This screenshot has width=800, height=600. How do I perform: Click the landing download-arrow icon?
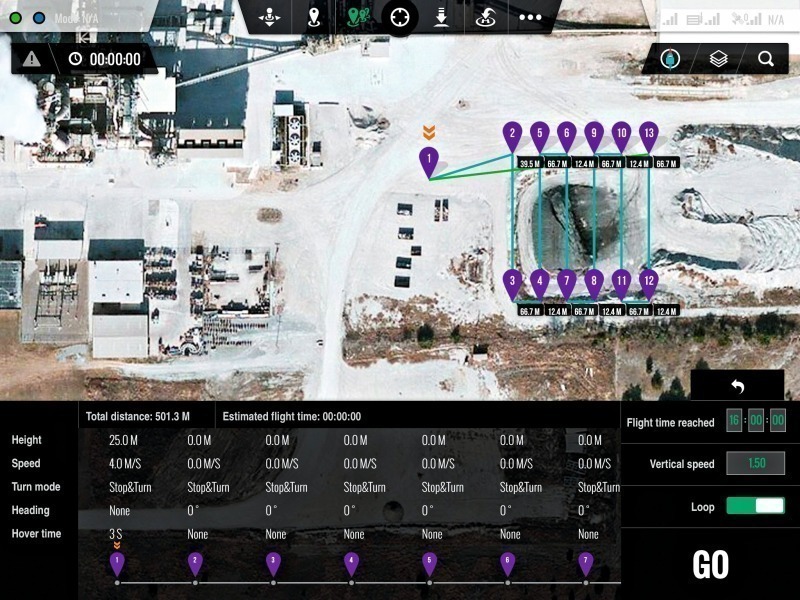441,17
